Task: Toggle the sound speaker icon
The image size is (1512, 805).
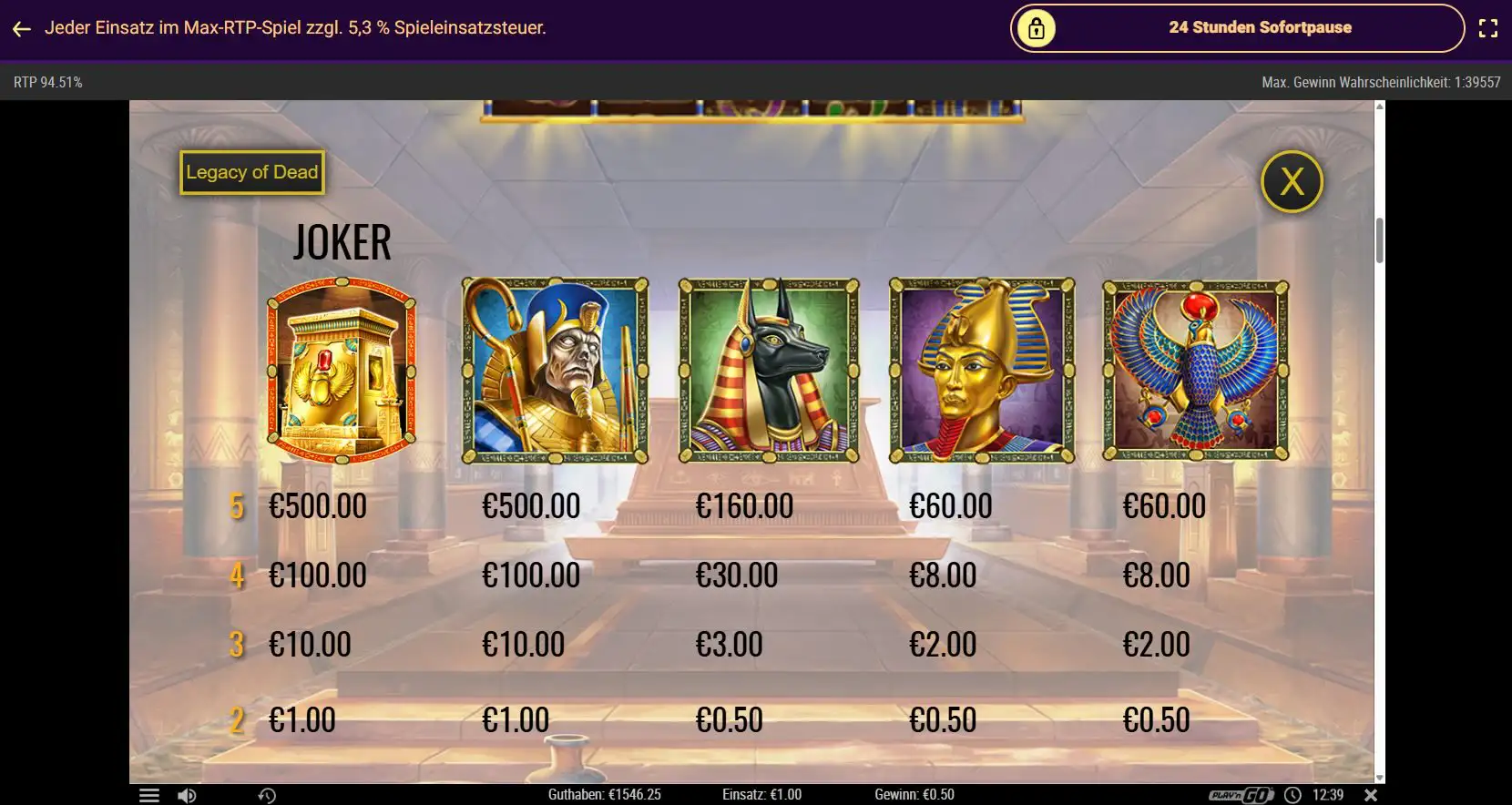Action: [x=187, y=795]
